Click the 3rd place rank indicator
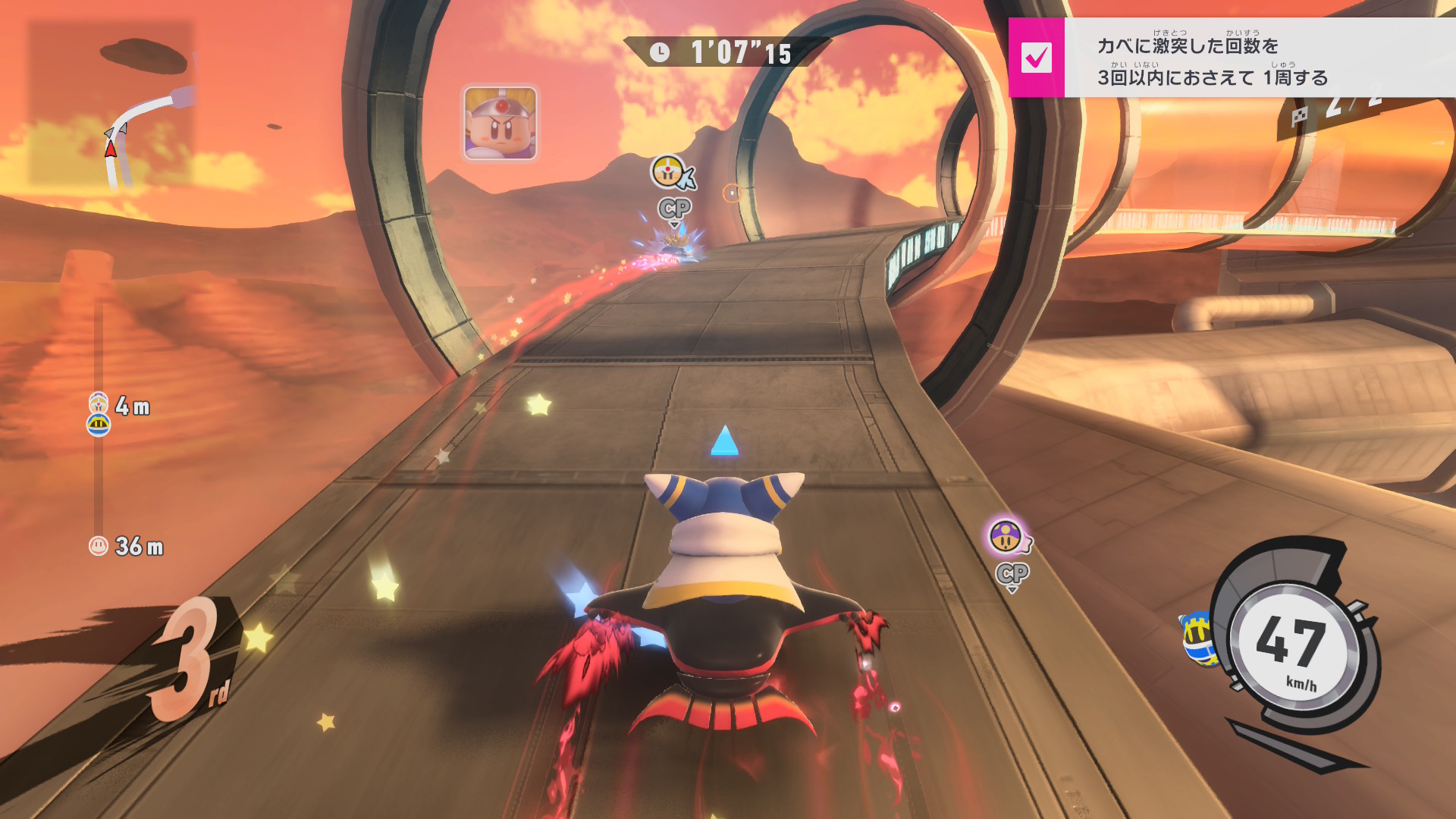This screenshot has width=1456, height=819. 191,658
